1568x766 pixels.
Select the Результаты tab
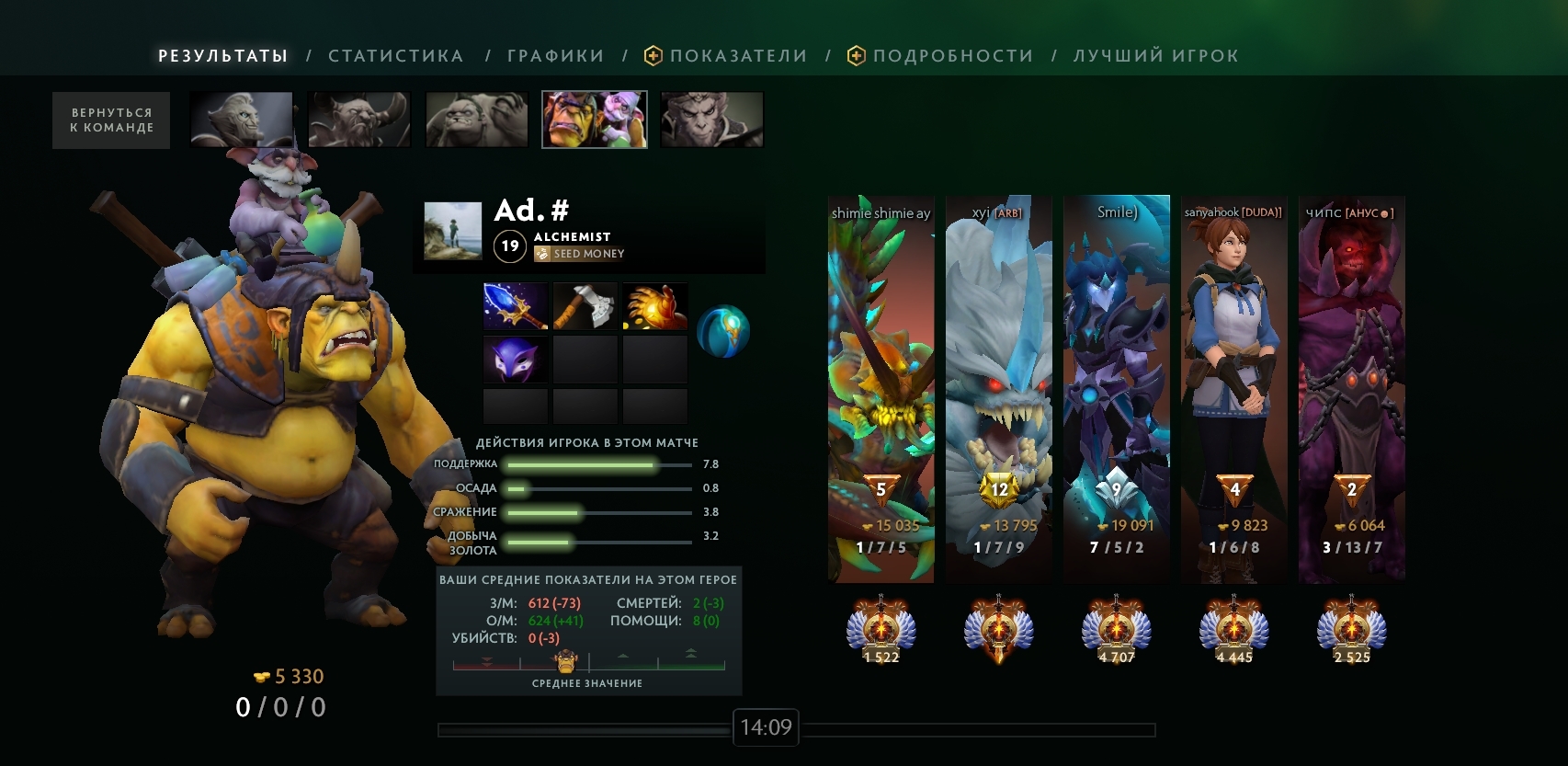tap(223, 56)
